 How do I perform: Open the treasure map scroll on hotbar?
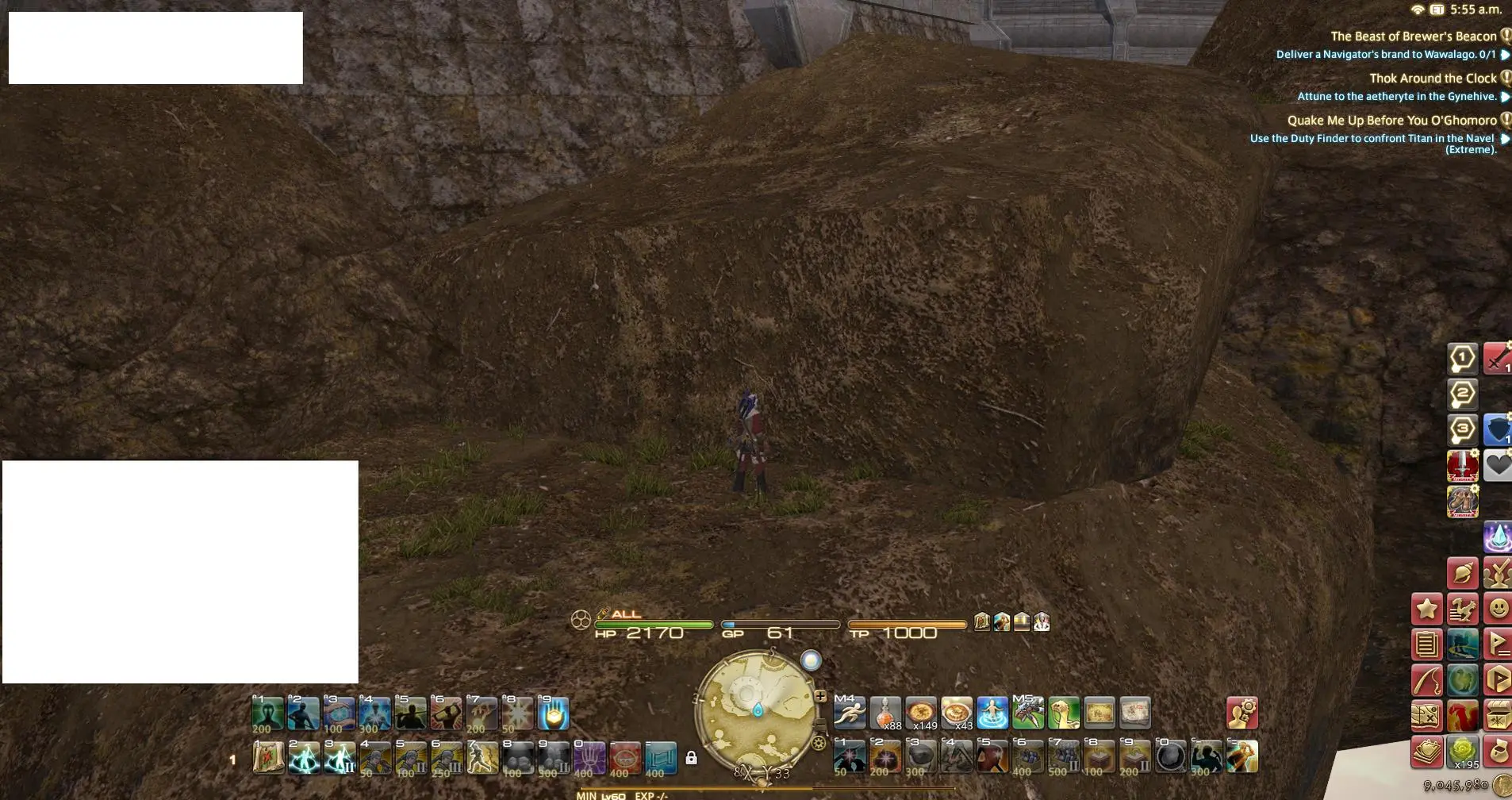[1099, 713]
